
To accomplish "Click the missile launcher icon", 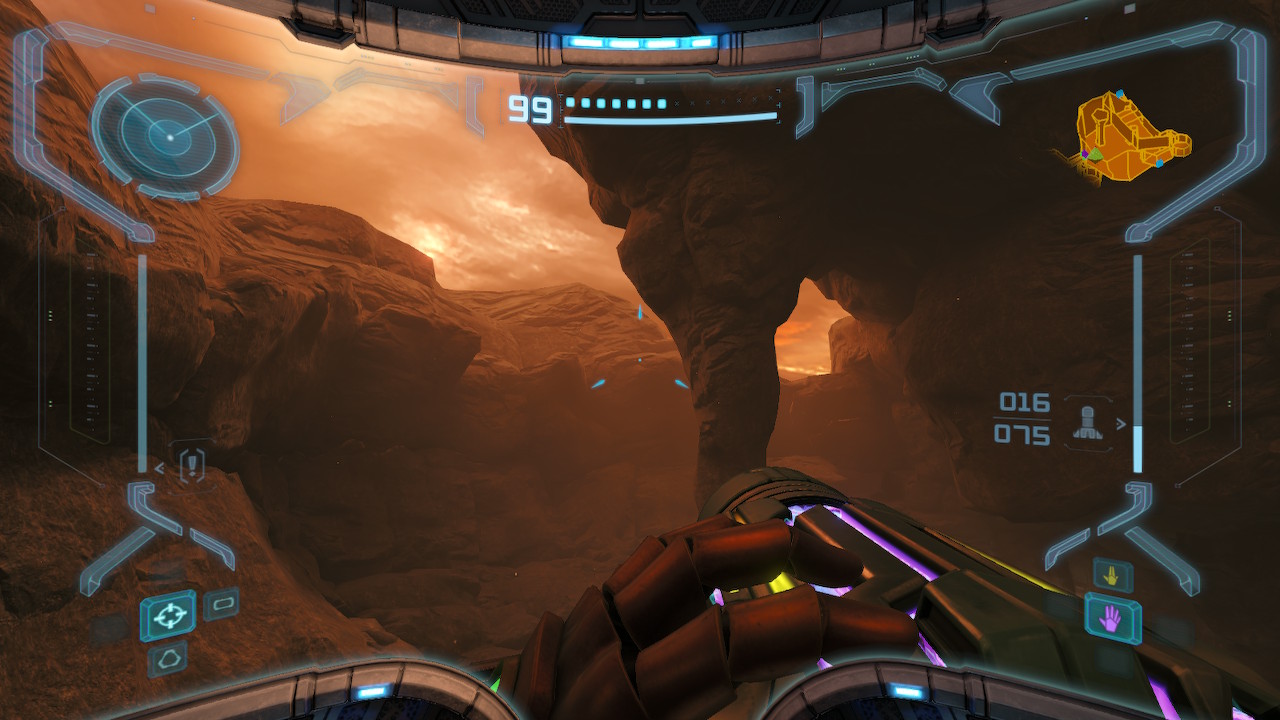I will [x=1087, y=424].
